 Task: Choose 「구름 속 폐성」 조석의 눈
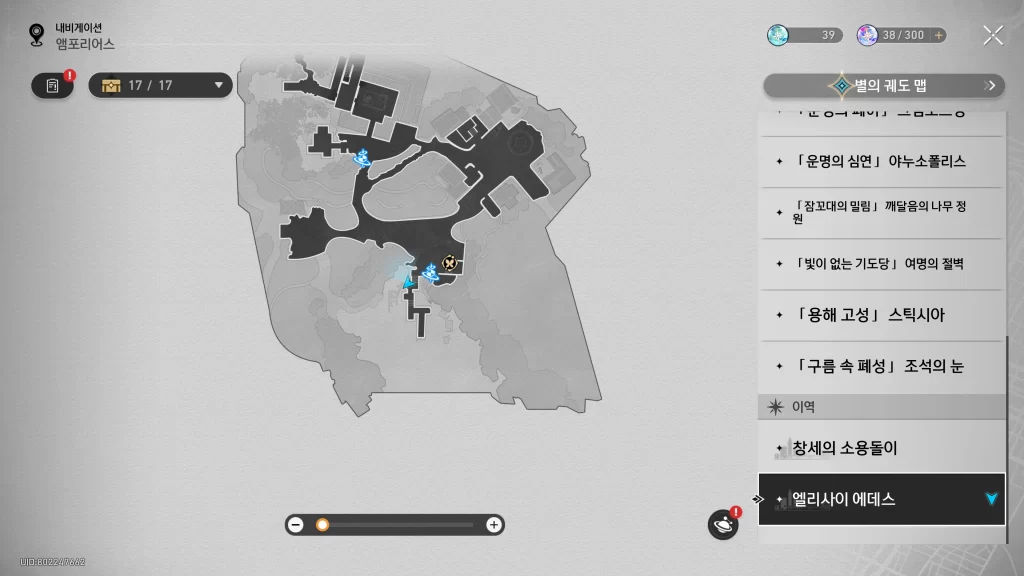click(880, 366)
